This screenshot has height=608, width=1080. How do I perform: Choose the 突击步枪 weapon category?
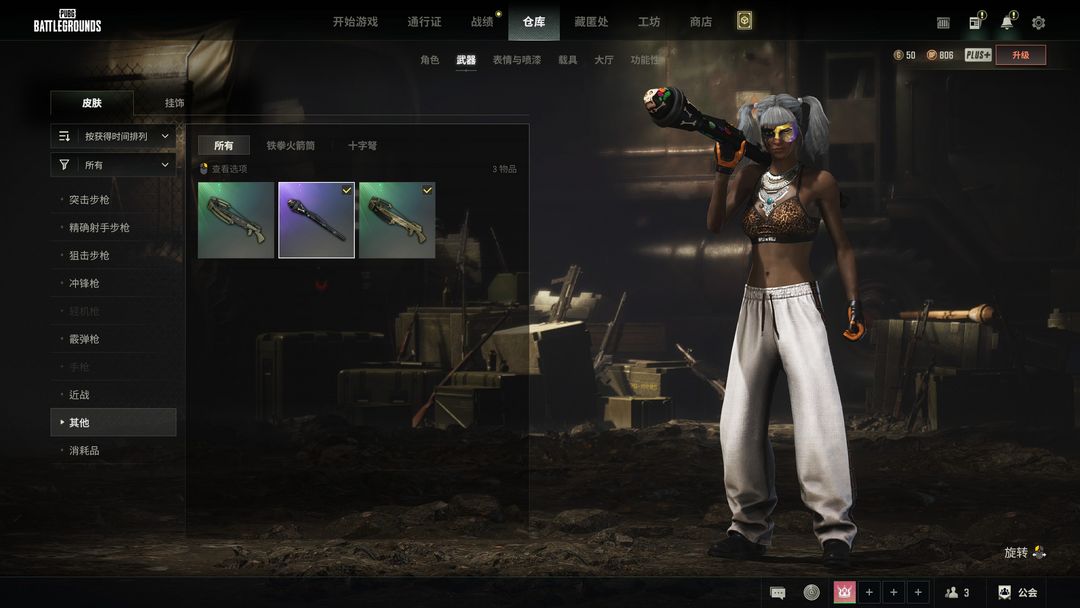89,200
